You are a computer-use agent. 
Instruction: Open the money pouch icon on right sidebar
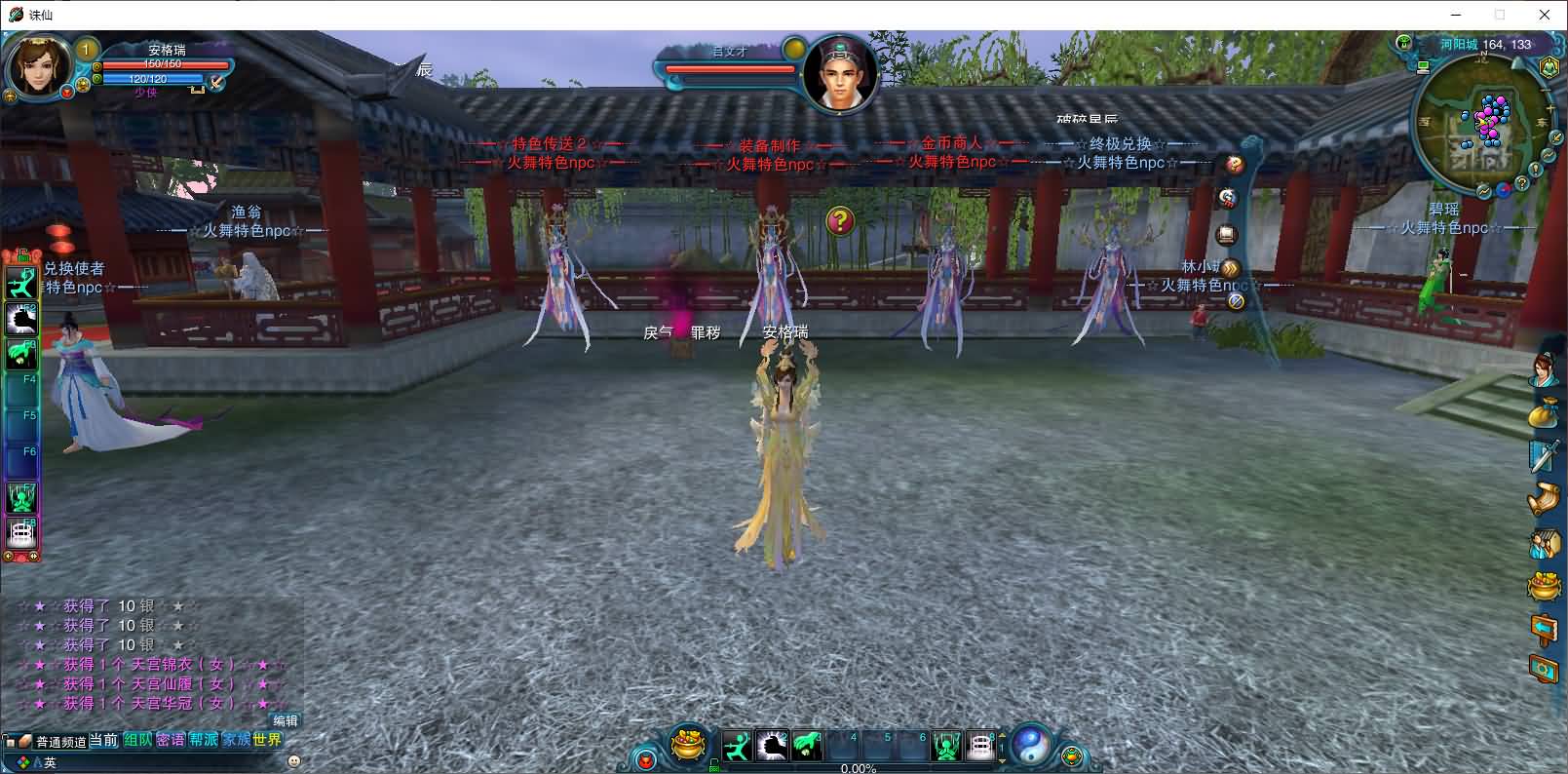point(1544,411)
